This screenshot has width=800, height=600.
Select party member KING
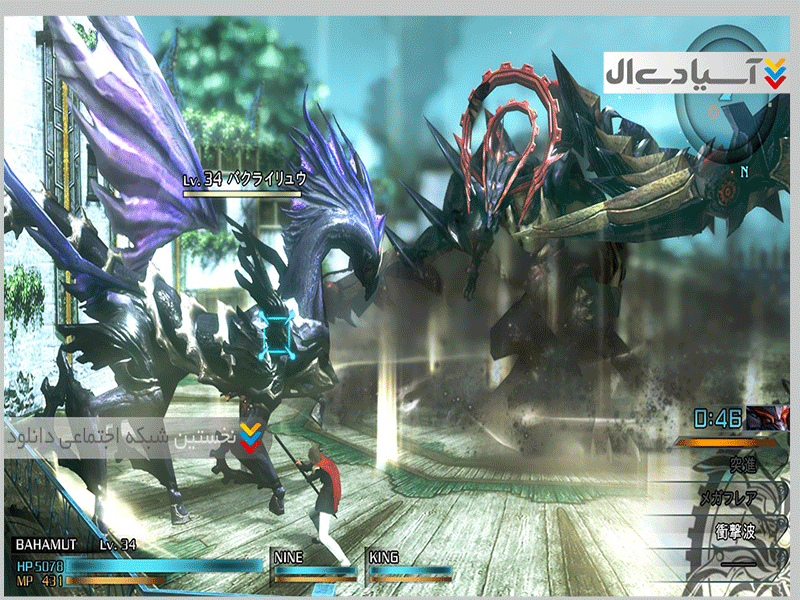[x=408, y=564]
